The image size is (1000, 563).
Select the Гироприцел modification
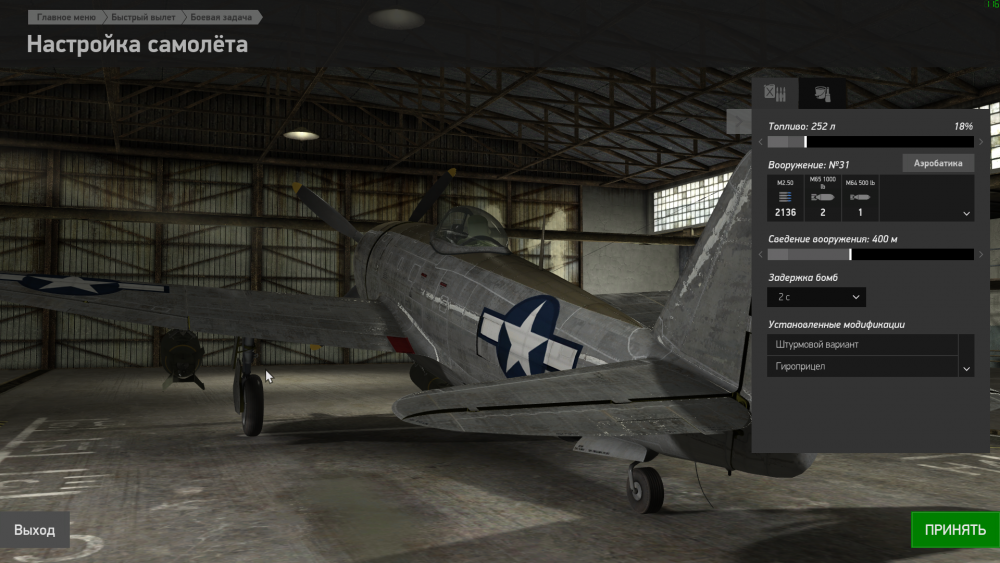click(x=862, y=367)
